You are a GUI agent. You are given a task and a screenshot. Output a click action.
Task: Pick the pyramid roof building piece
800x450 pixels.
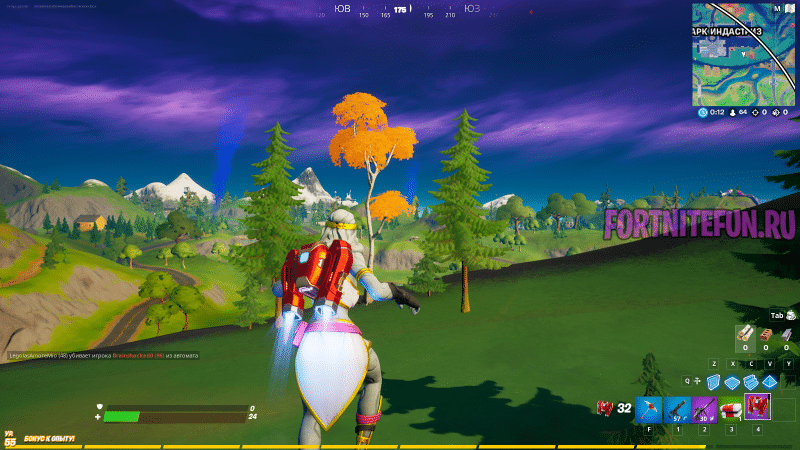[x=769, y=382]
